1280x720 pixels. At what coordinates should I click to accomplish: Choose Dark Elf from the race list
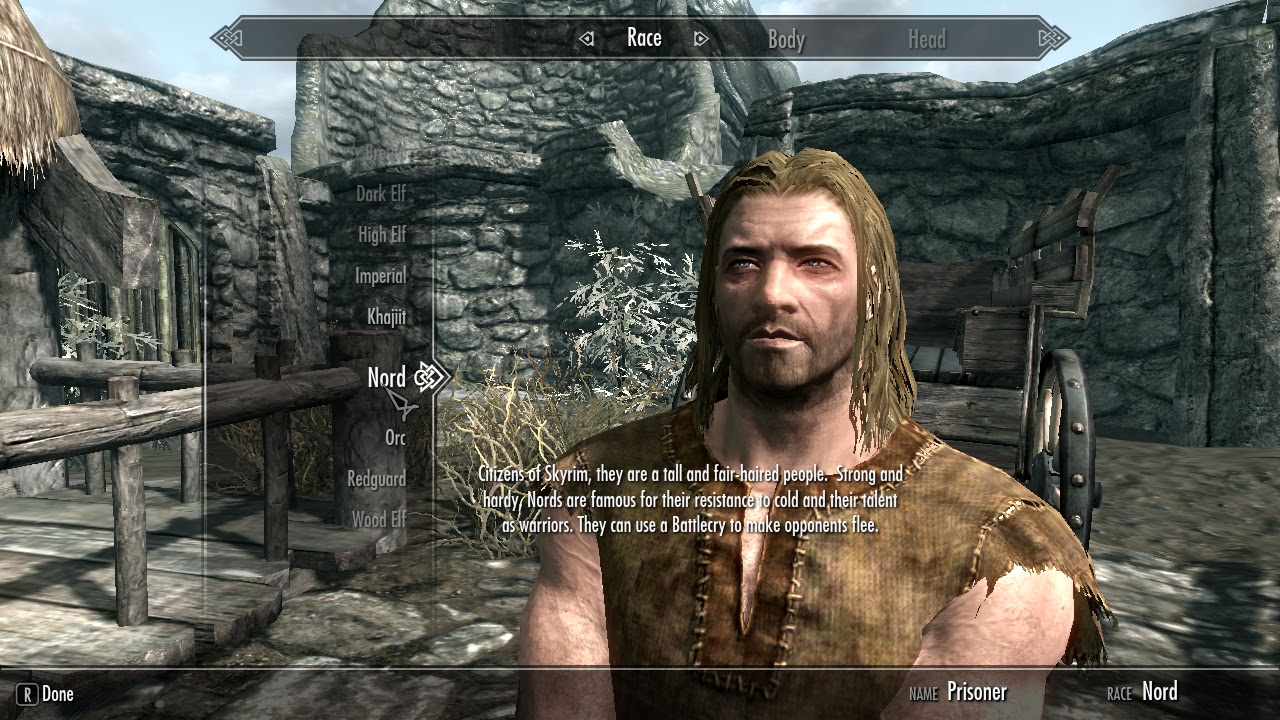[384, 193]
